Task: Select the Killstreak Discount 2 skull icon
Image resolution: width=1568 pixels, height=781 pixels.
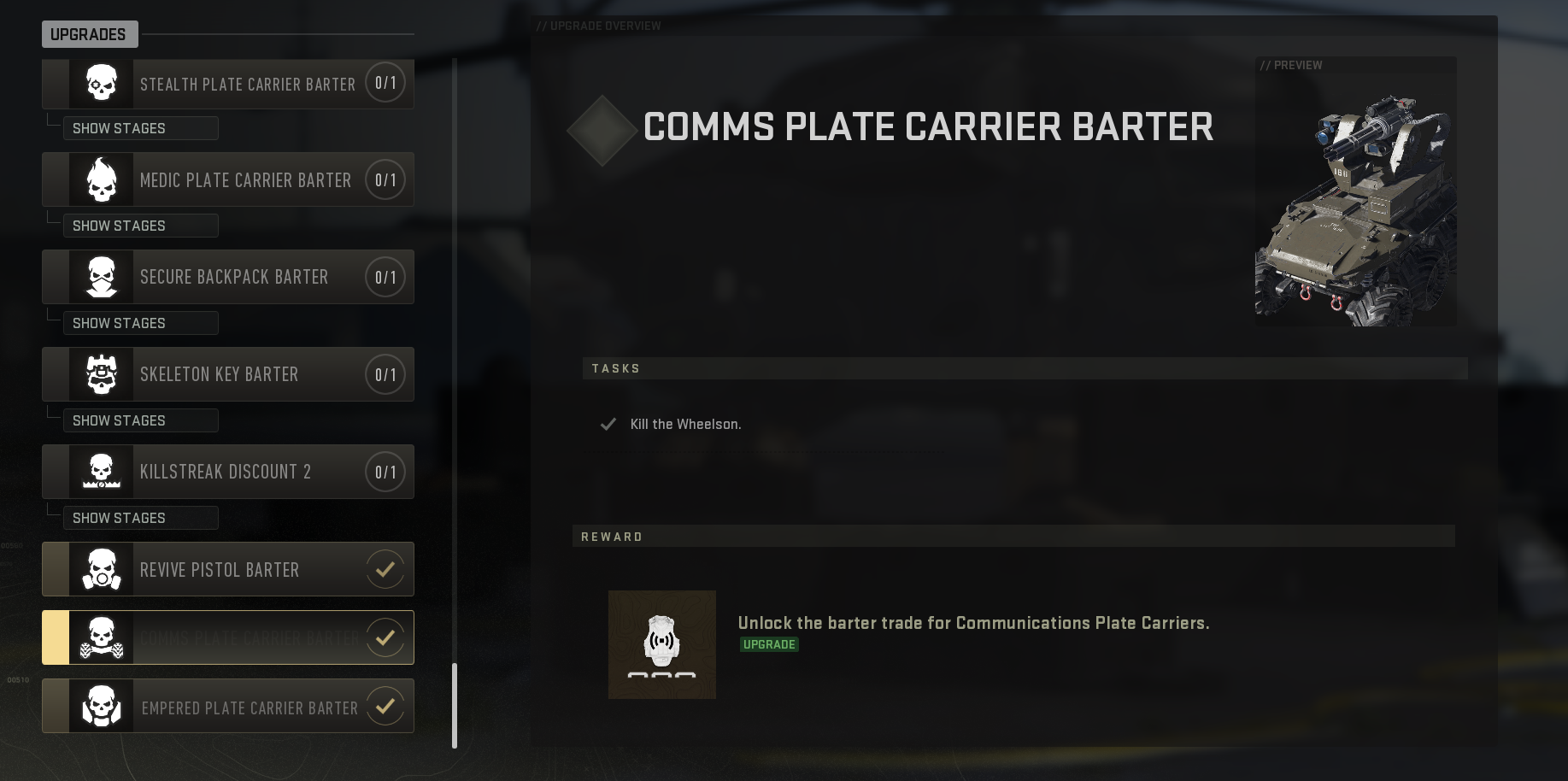Action: 100,471
